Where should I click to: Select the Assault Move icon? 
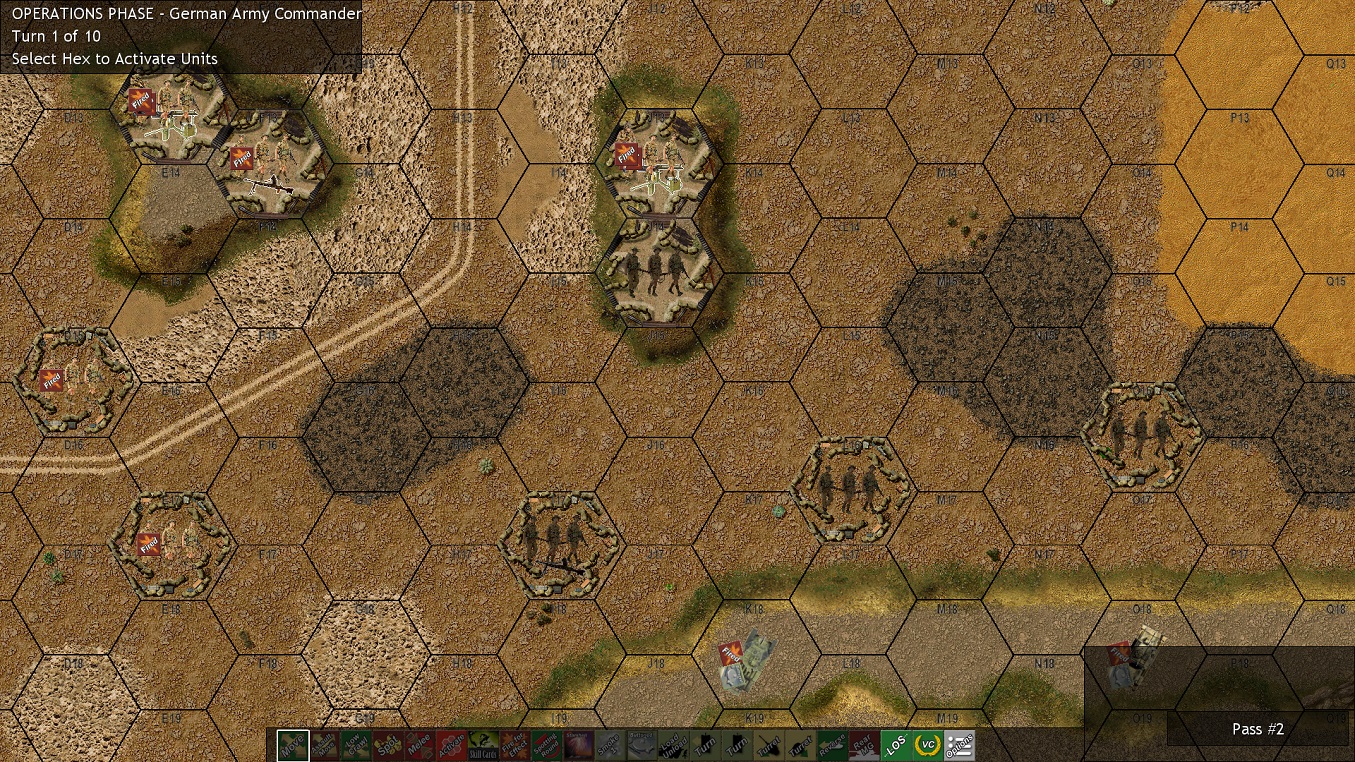pyautogui.click(x=323, y=745)
